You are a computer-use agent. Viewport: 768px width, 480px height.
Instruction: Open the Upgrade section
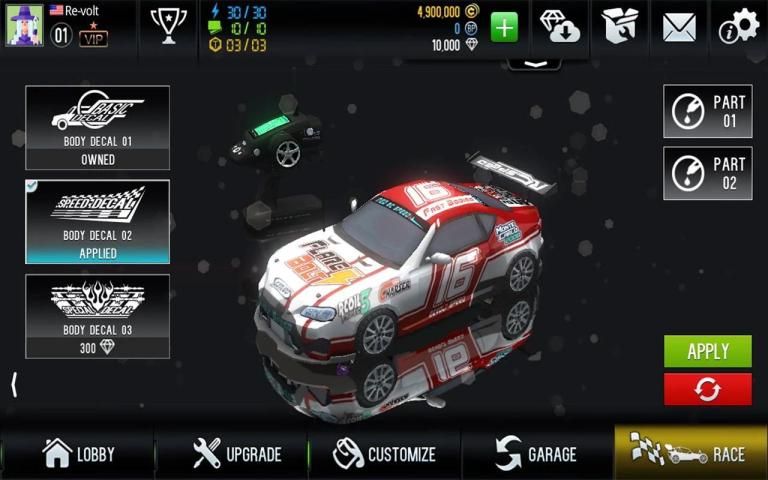237,454
